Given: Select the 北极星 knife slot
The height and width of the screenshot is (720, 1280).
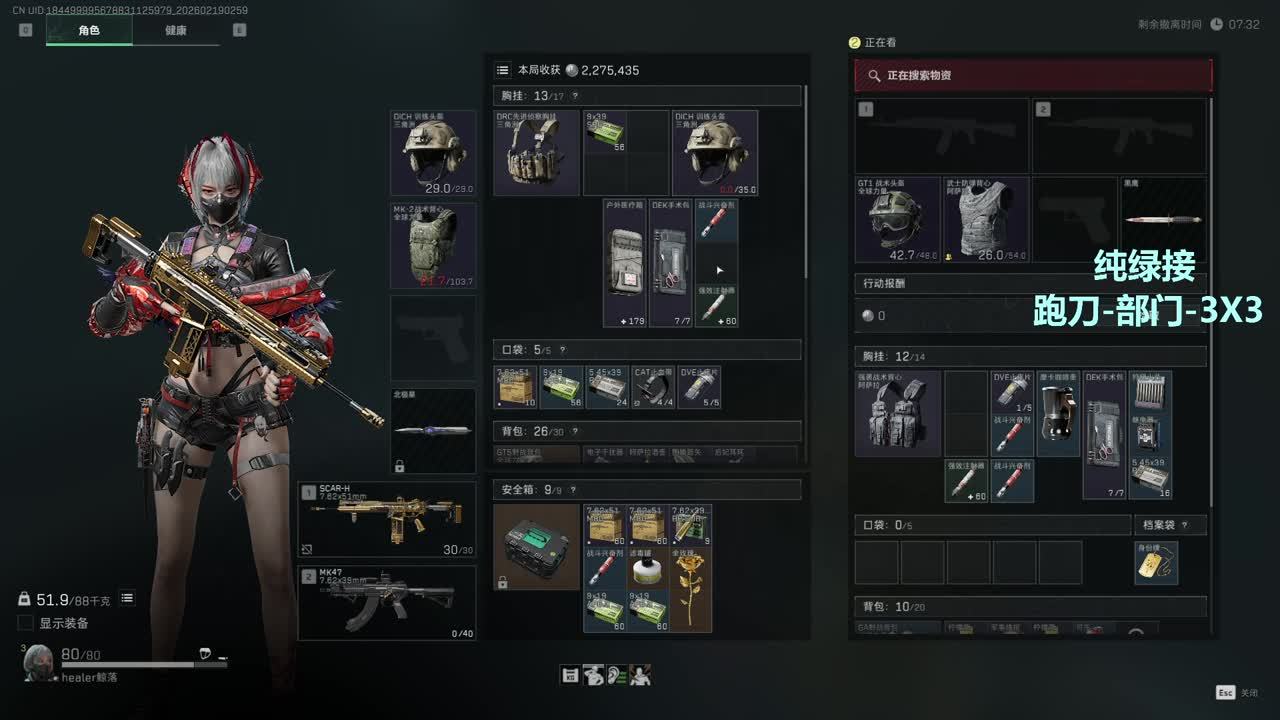Looking at the screenshot, I should 433,430.
